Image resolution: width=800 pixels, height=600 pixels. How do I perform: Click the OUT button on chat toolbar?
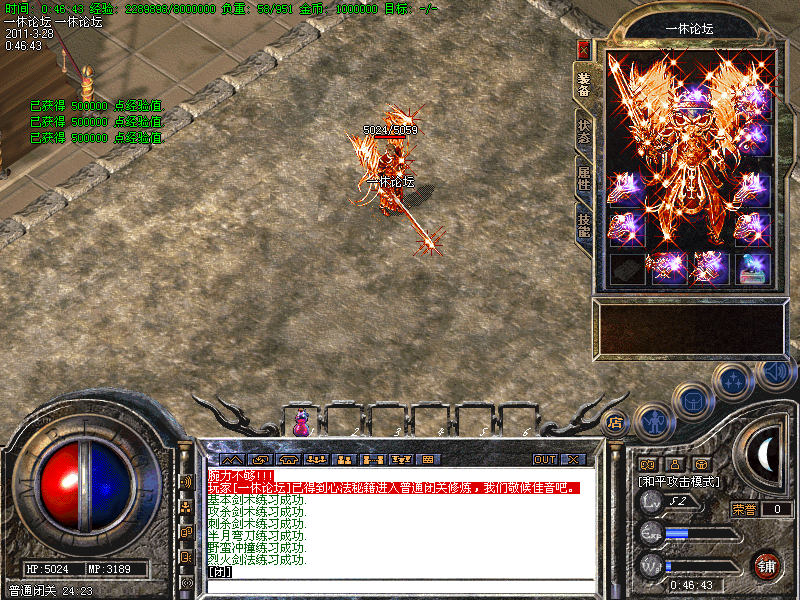pos(544,460)
